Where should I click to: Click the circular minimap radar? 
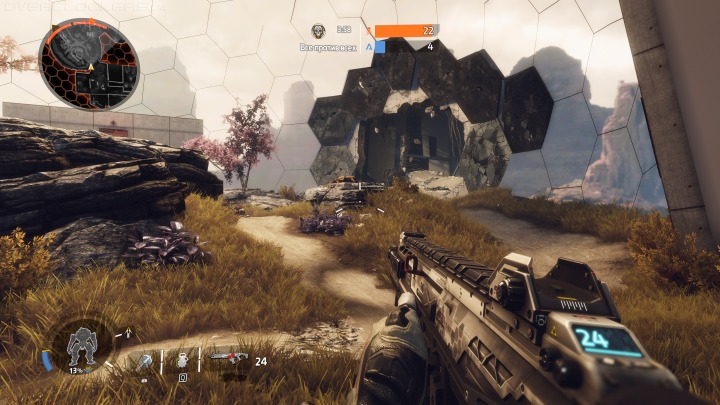[89, 65]
